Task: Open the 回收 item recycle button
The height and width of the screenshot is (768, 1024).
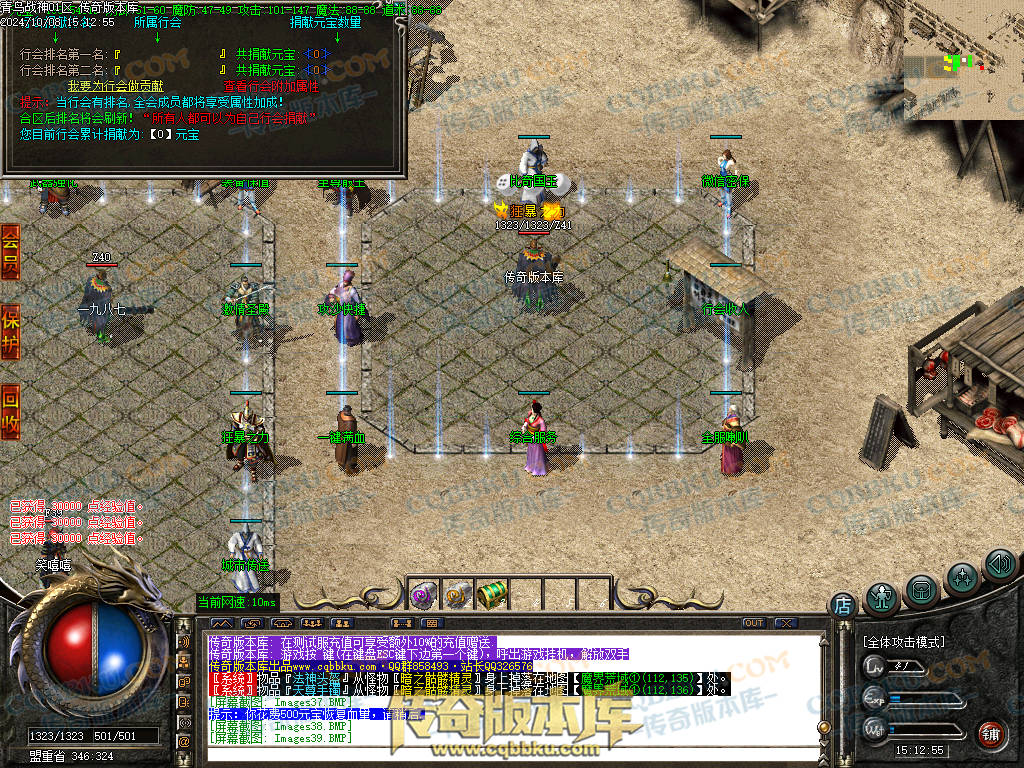Action: 10,411
